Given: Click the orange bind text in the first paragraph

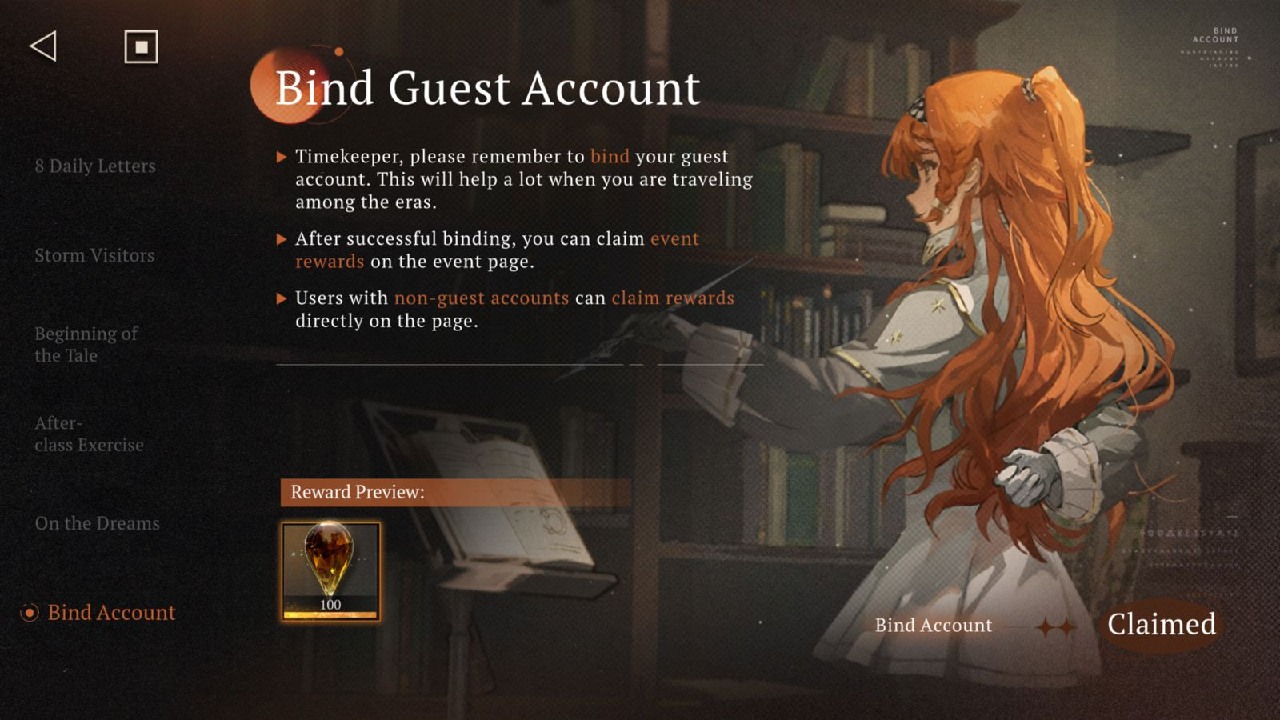Looking at the screenshot, I should pos(610,156).
